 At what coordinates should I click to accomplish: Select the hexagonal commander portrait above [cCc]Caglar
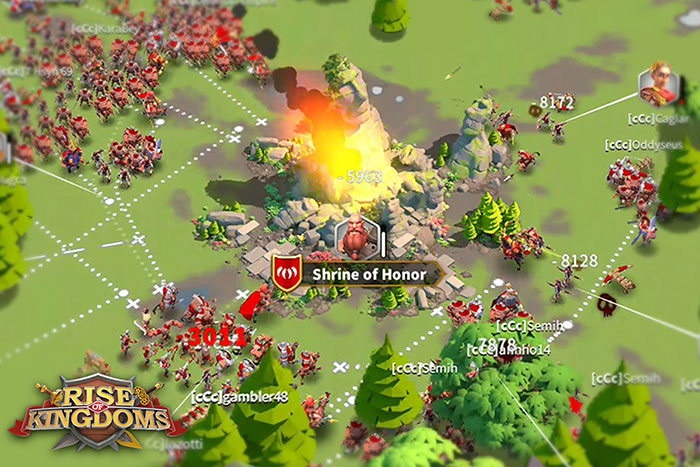[x=658, y=86]
